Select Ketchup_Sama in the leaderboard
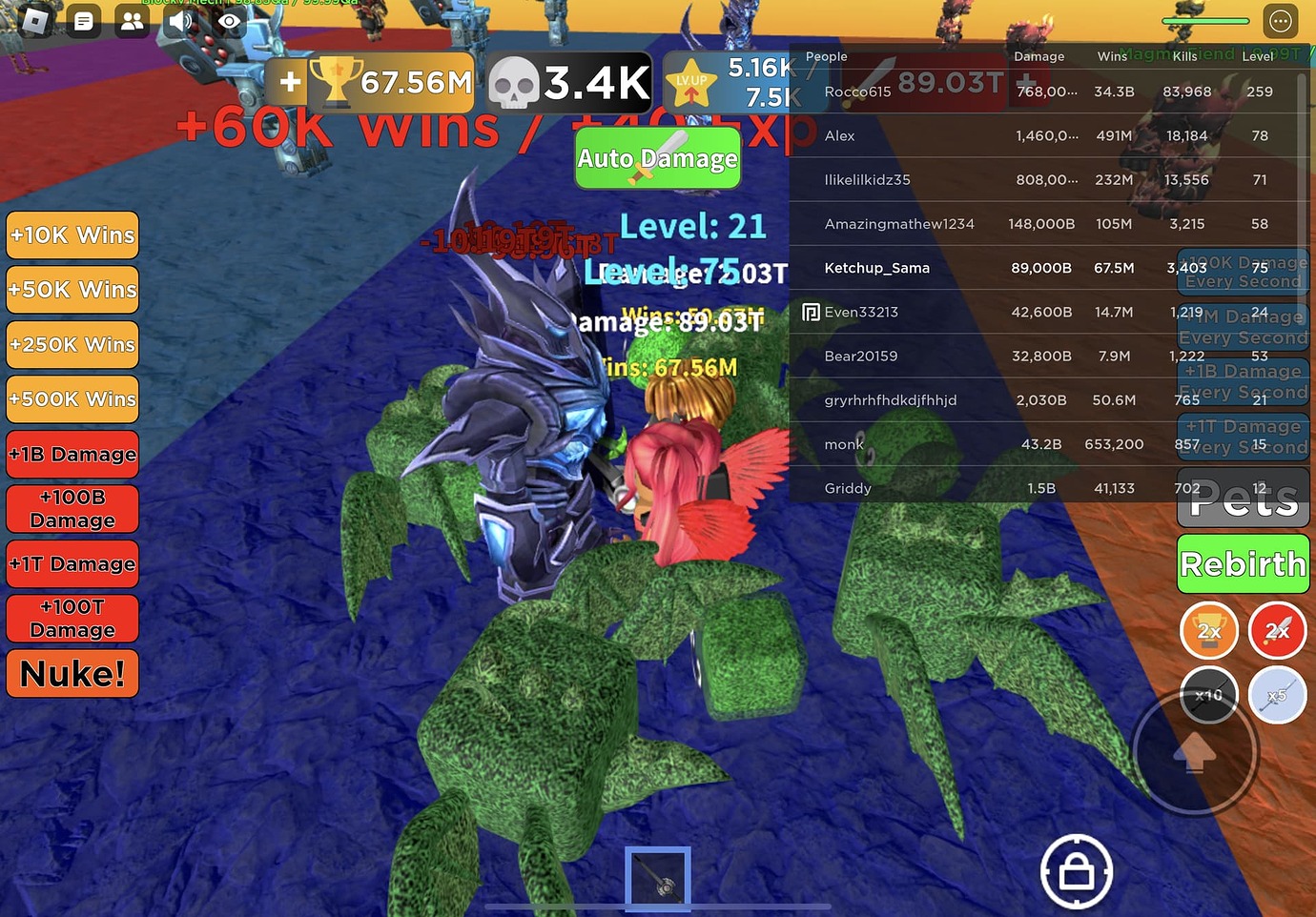The width and height of the screenshot is (1316, 917). point(876,268)
